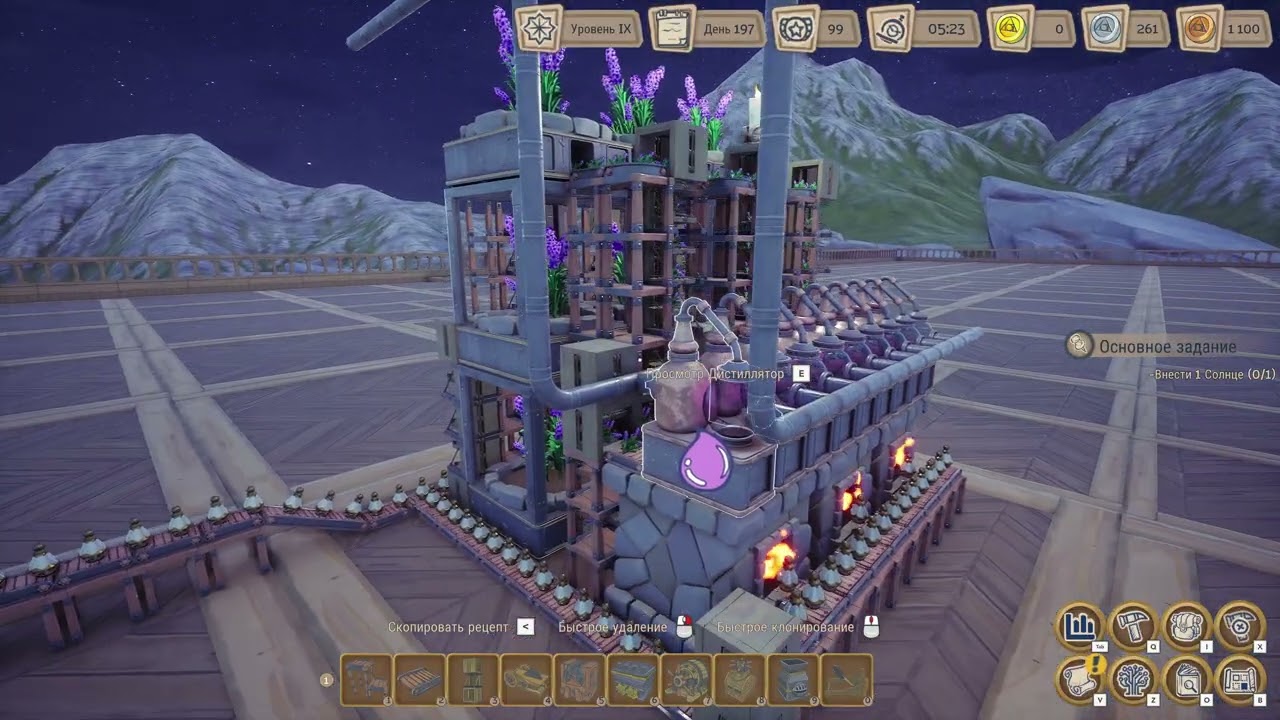Select the blue machine in slot six

point(633,680)
